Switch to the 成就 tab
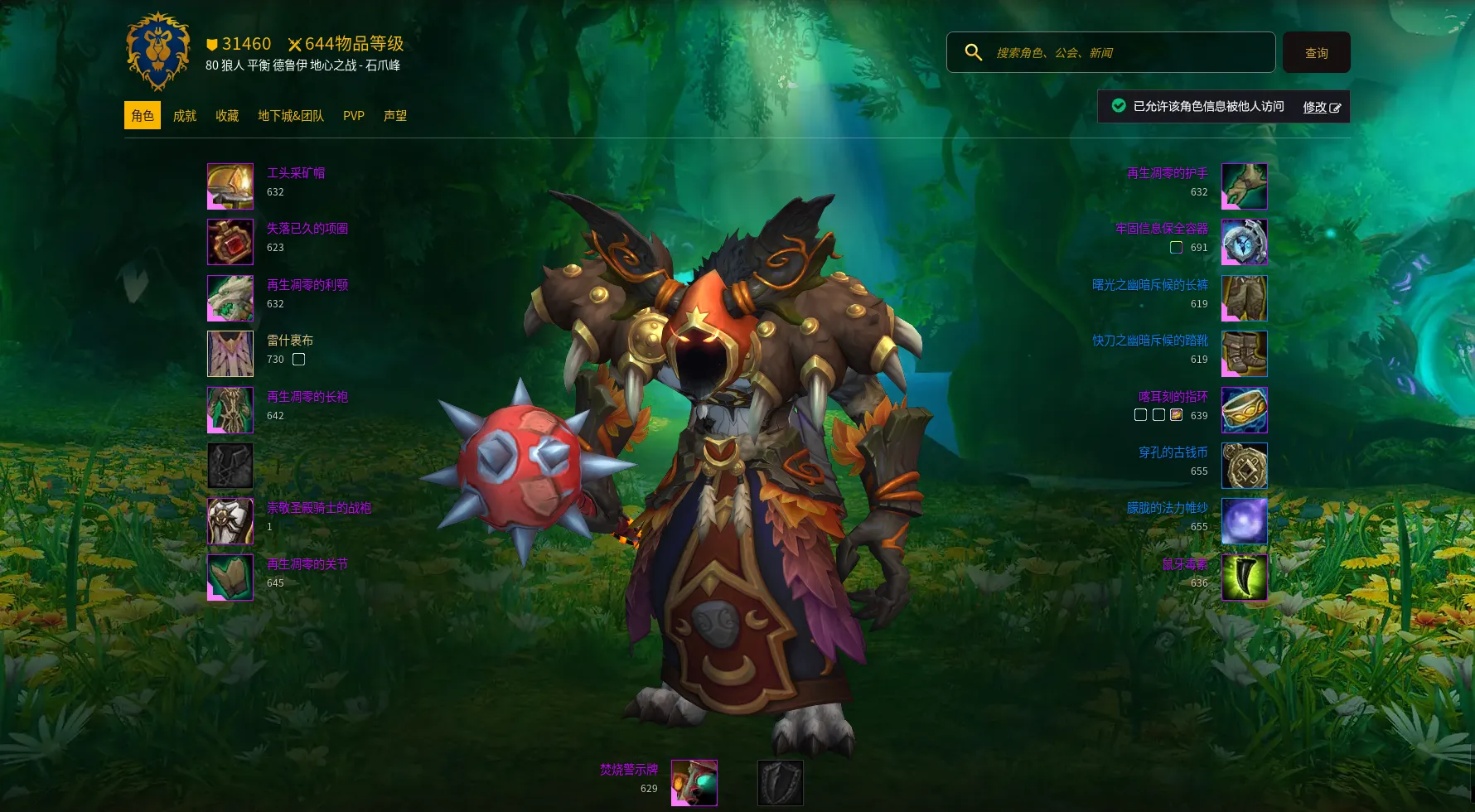The image size is (1475, 812). pos(184,116)
